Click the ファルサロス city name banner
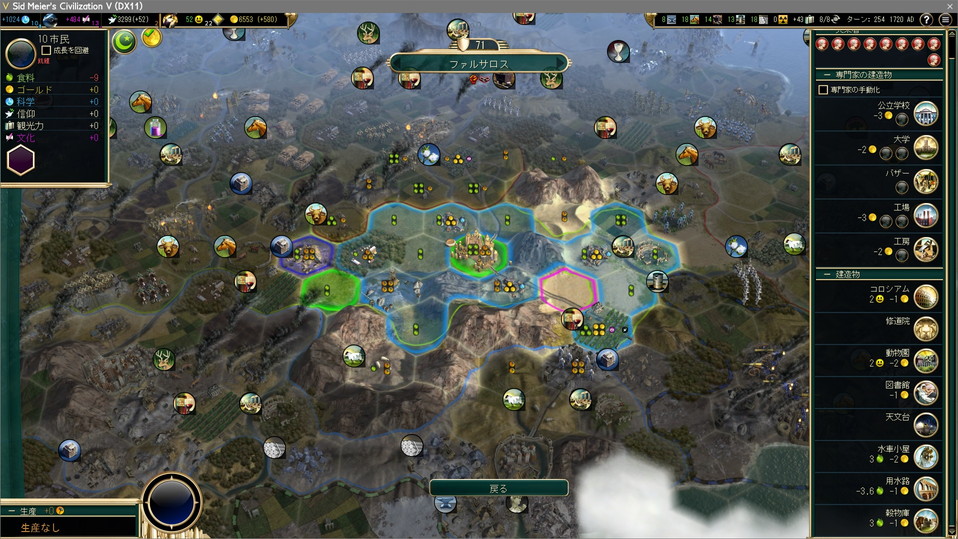This screenshot has width=958, height=539. tap(478, 63)
